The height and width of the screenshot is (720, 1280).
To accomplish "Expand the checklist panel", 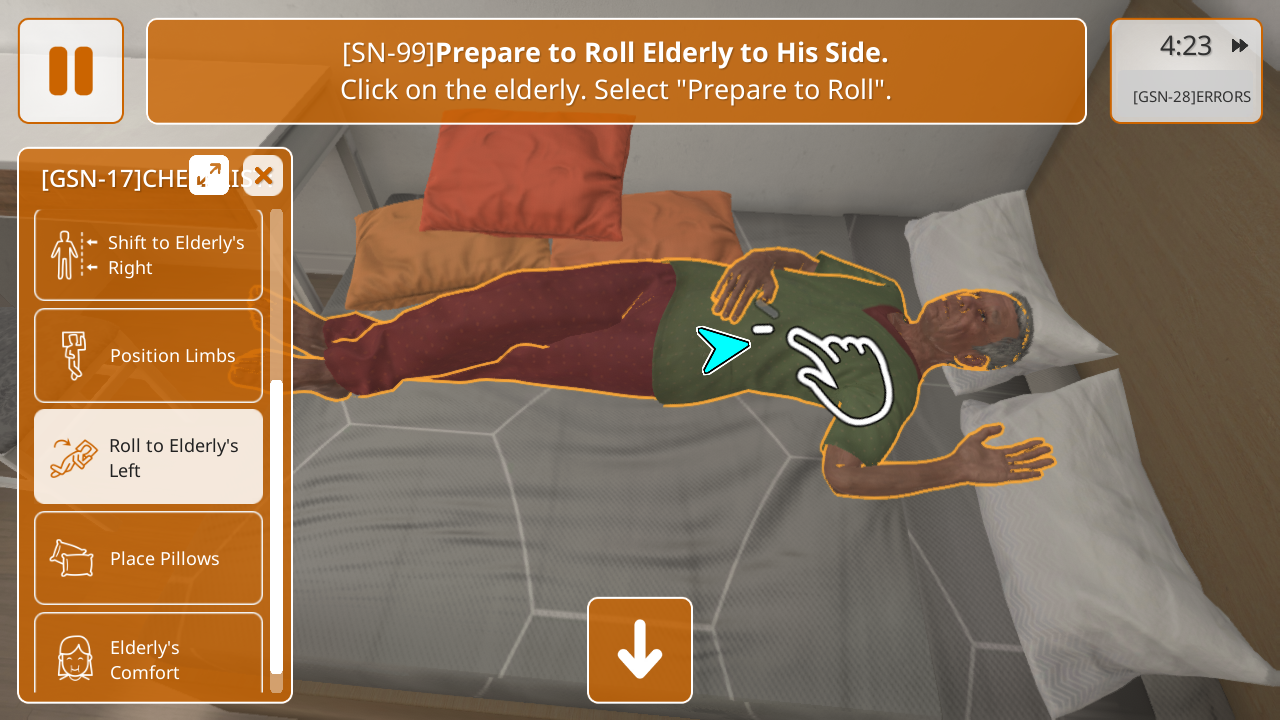I will point(209,176).
